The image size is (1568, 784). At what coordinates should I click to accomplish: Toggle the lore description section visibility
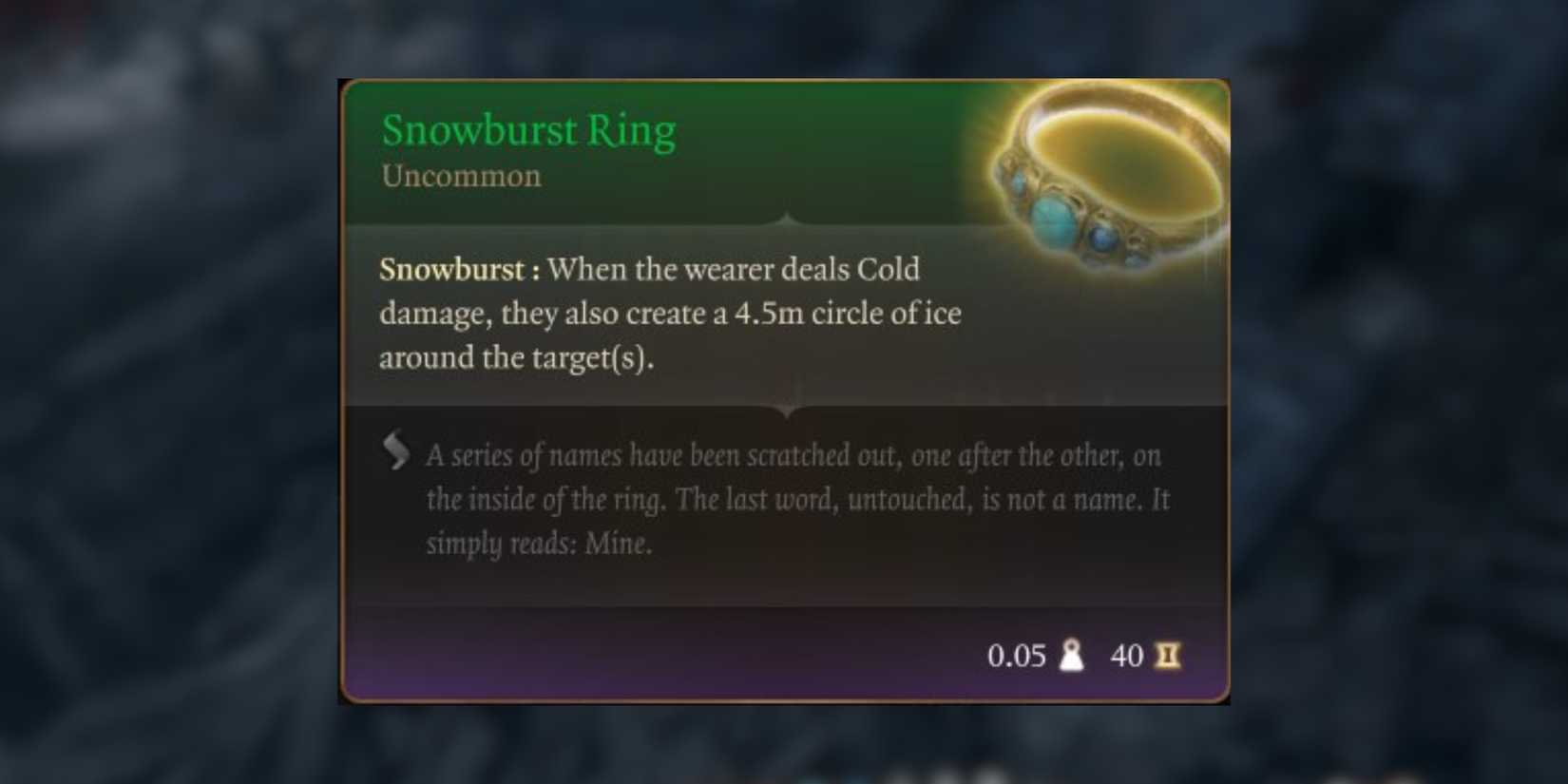tap(798, 499)
